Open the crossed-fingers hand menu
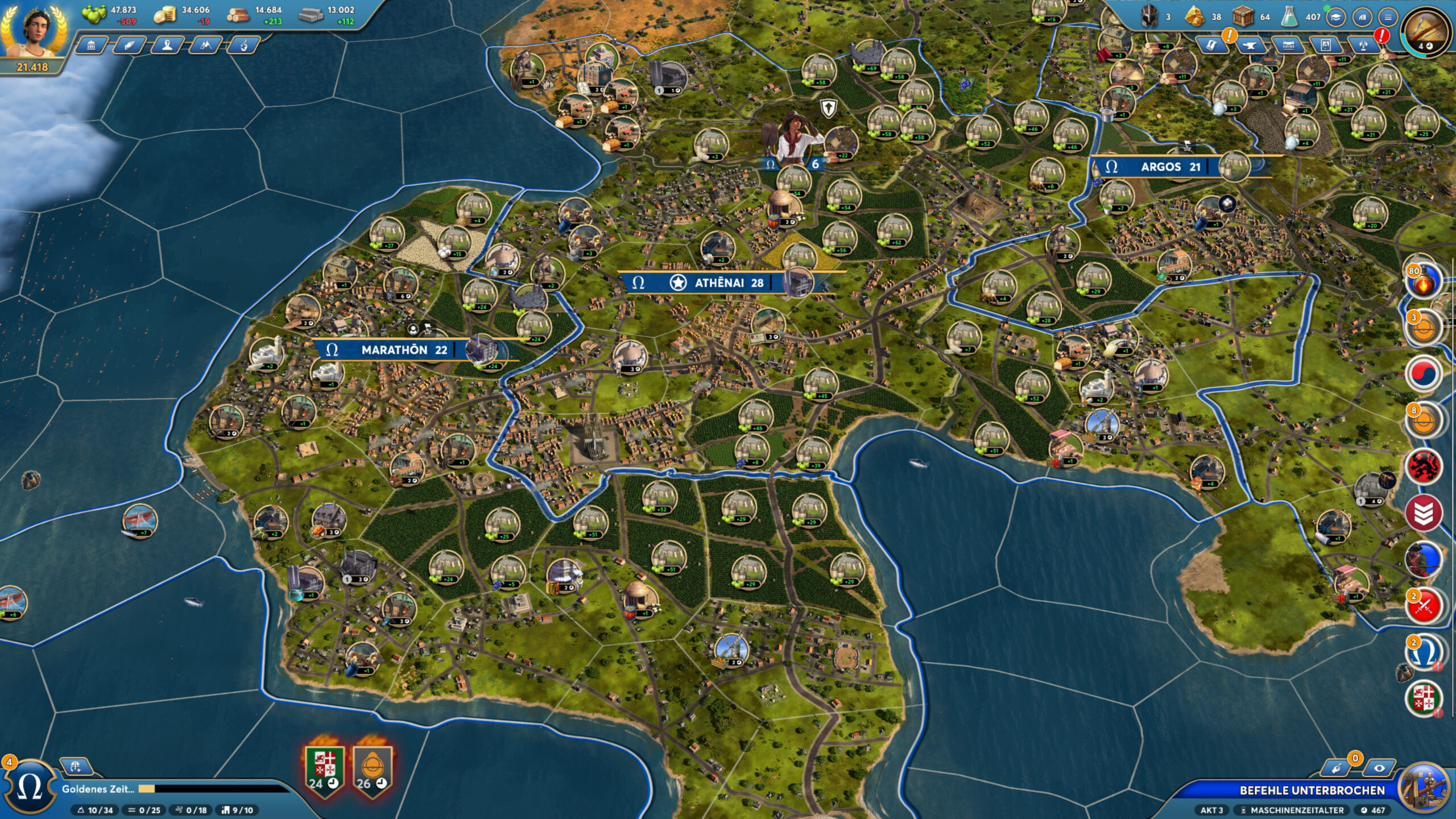1456x819 pixels. tap(243, 45)
